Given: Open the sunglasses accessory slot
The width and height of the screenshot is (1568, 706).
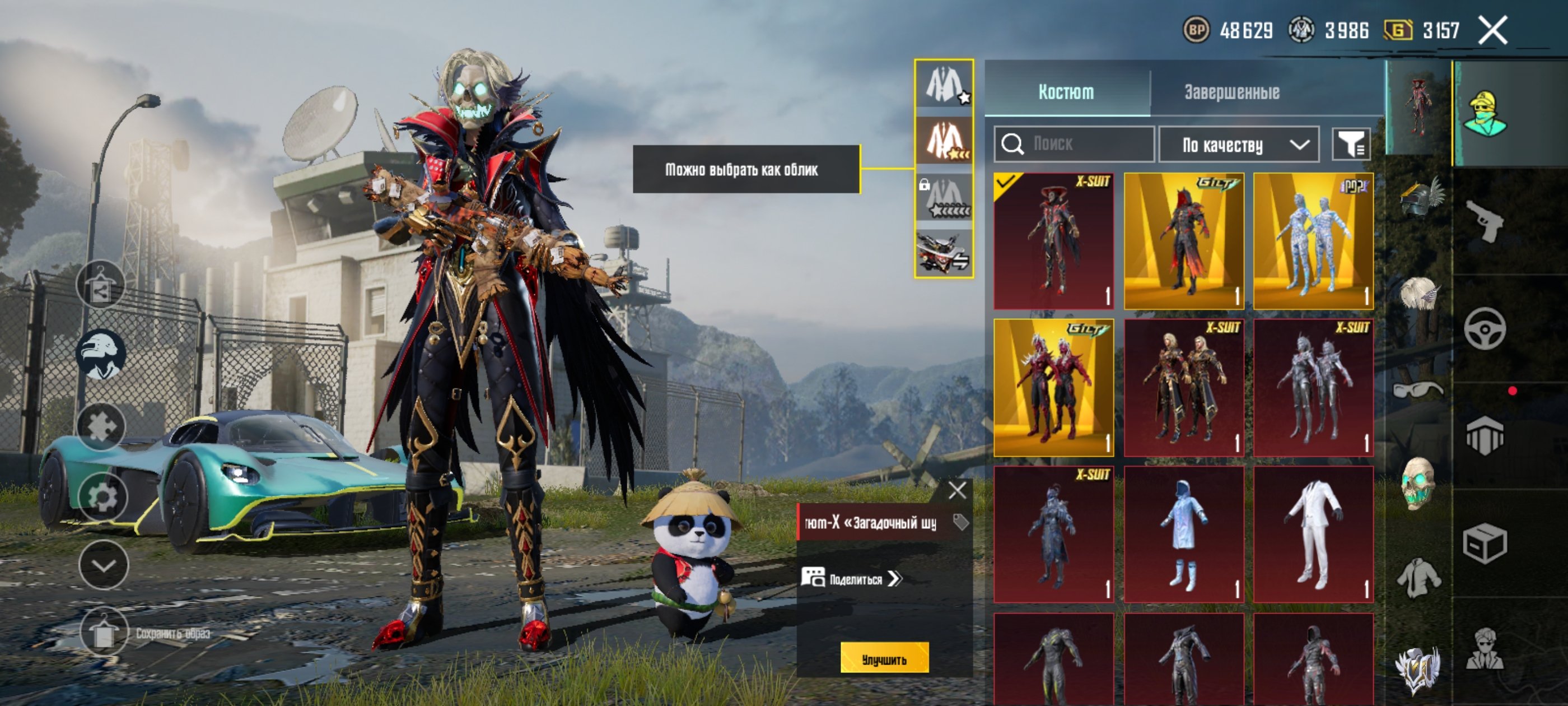Looking at the screenshot, I should click(x=1419, y=390).
